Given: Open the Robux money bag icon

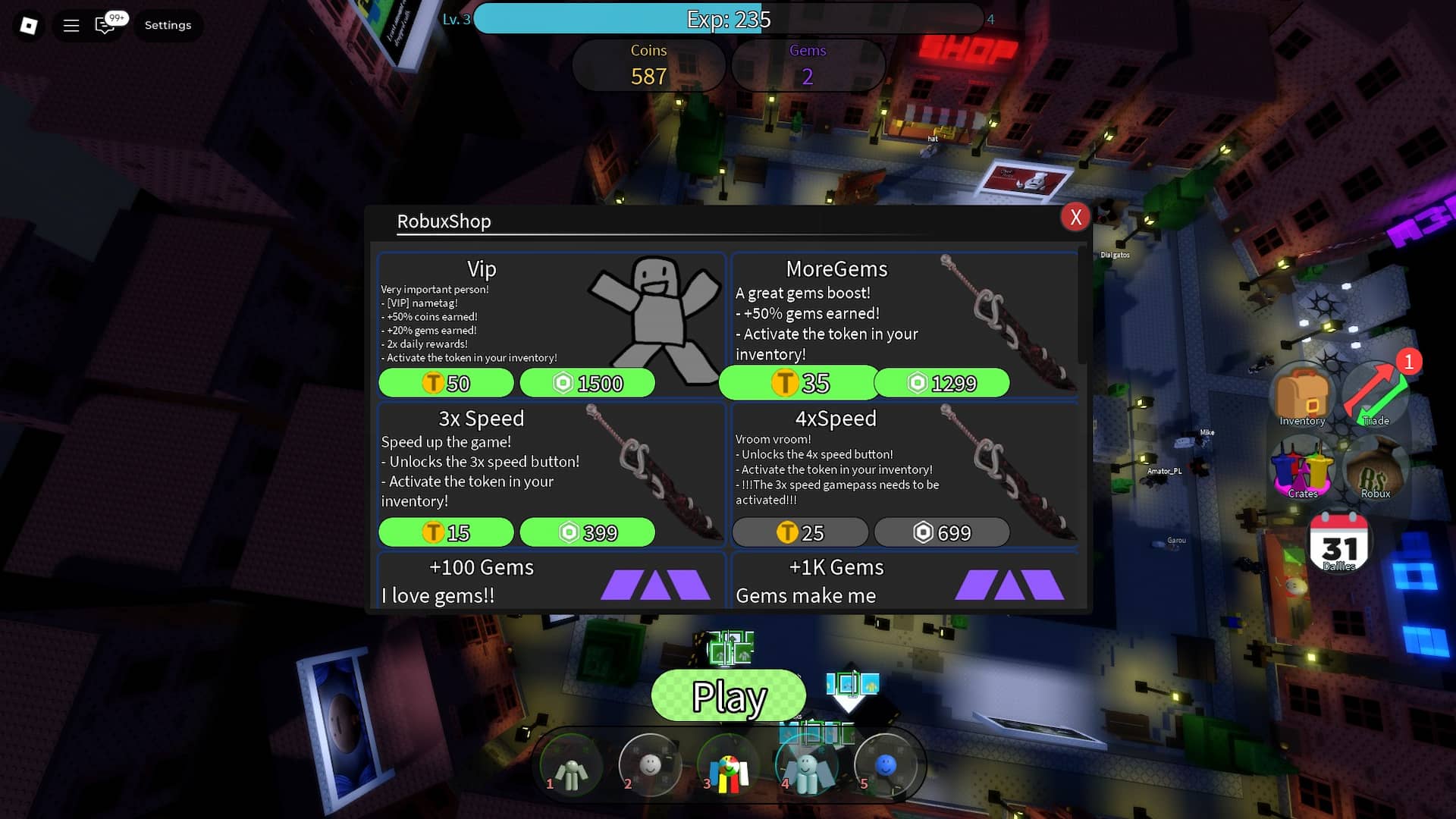Looking at the screenshot, I should click(1376, 469).
